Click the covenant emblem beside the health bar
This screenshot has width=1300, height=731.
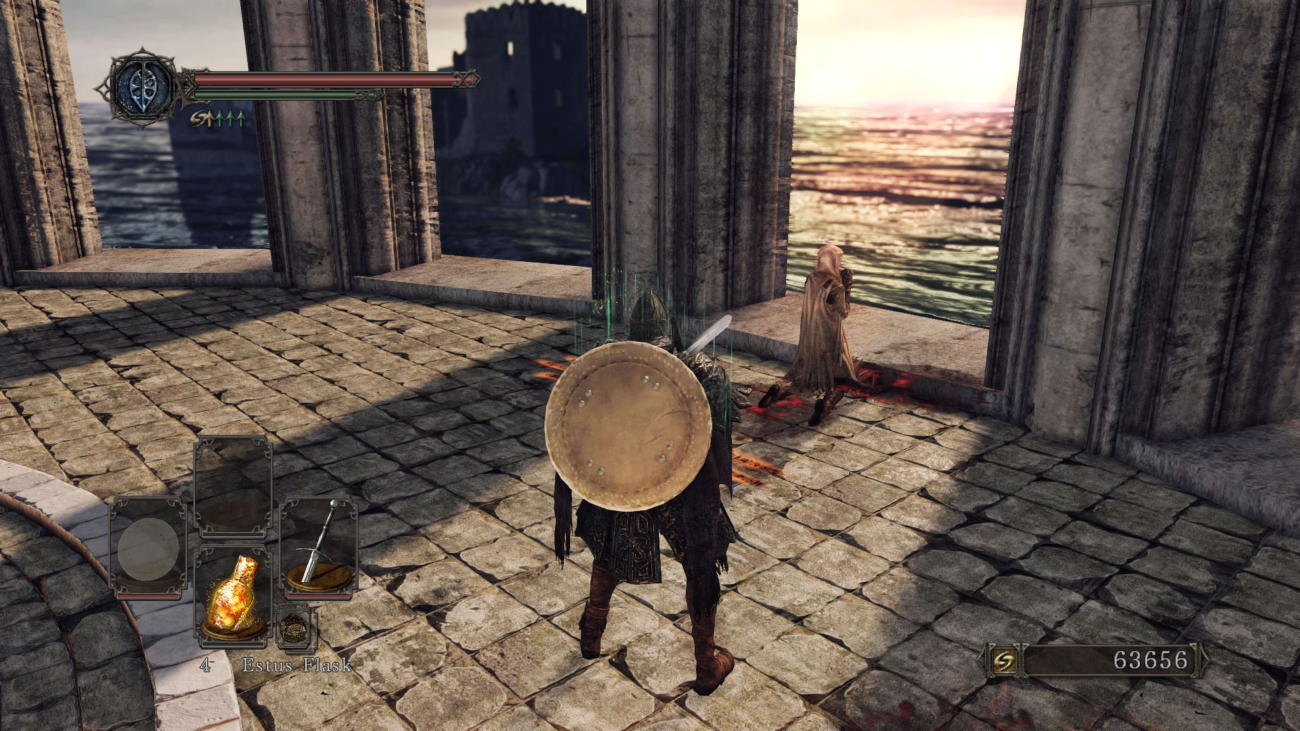[142, 89]
